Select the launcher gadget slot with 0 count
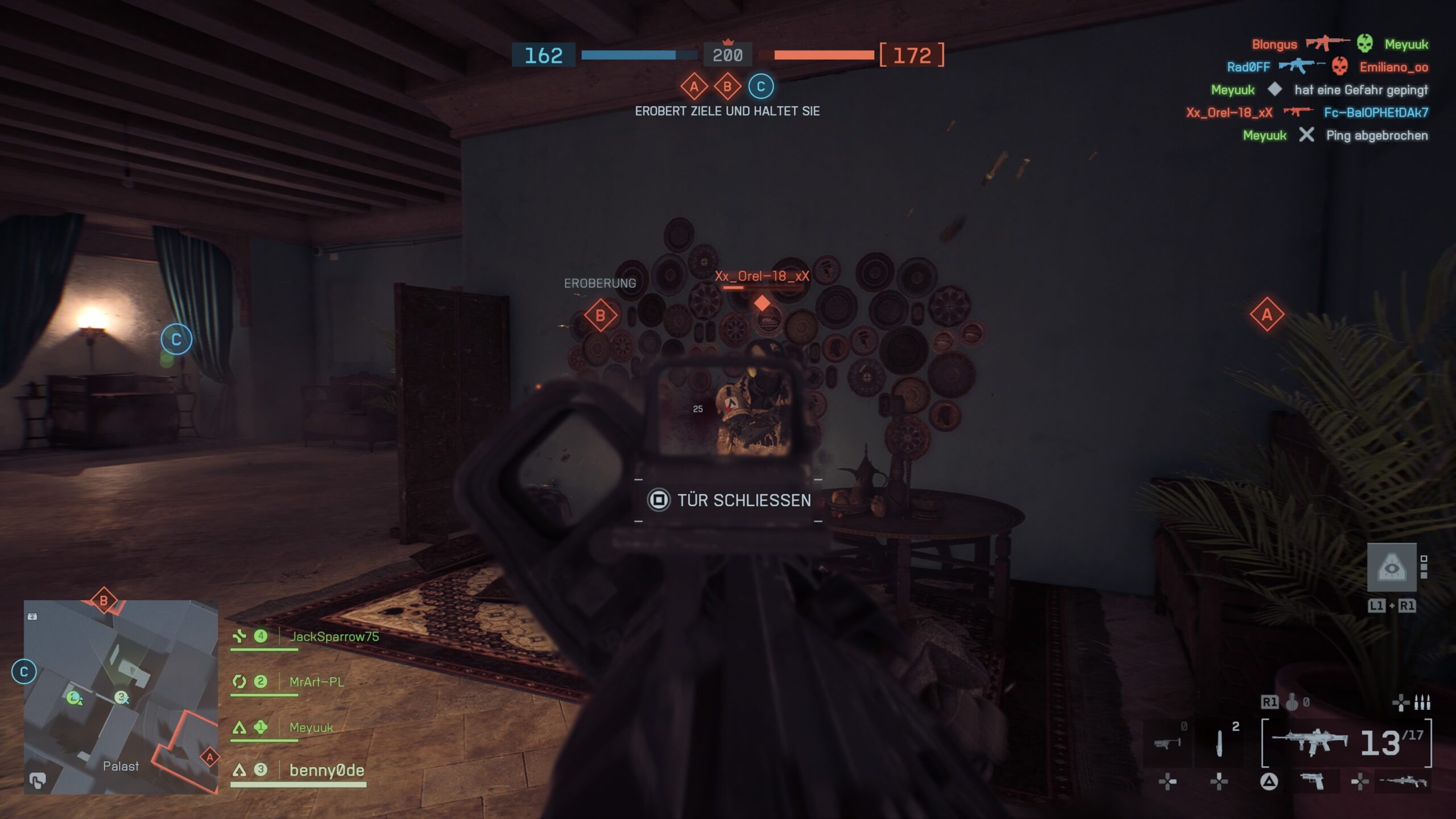The height and width of the screenshot is (819, 1456). [1167, 742]
